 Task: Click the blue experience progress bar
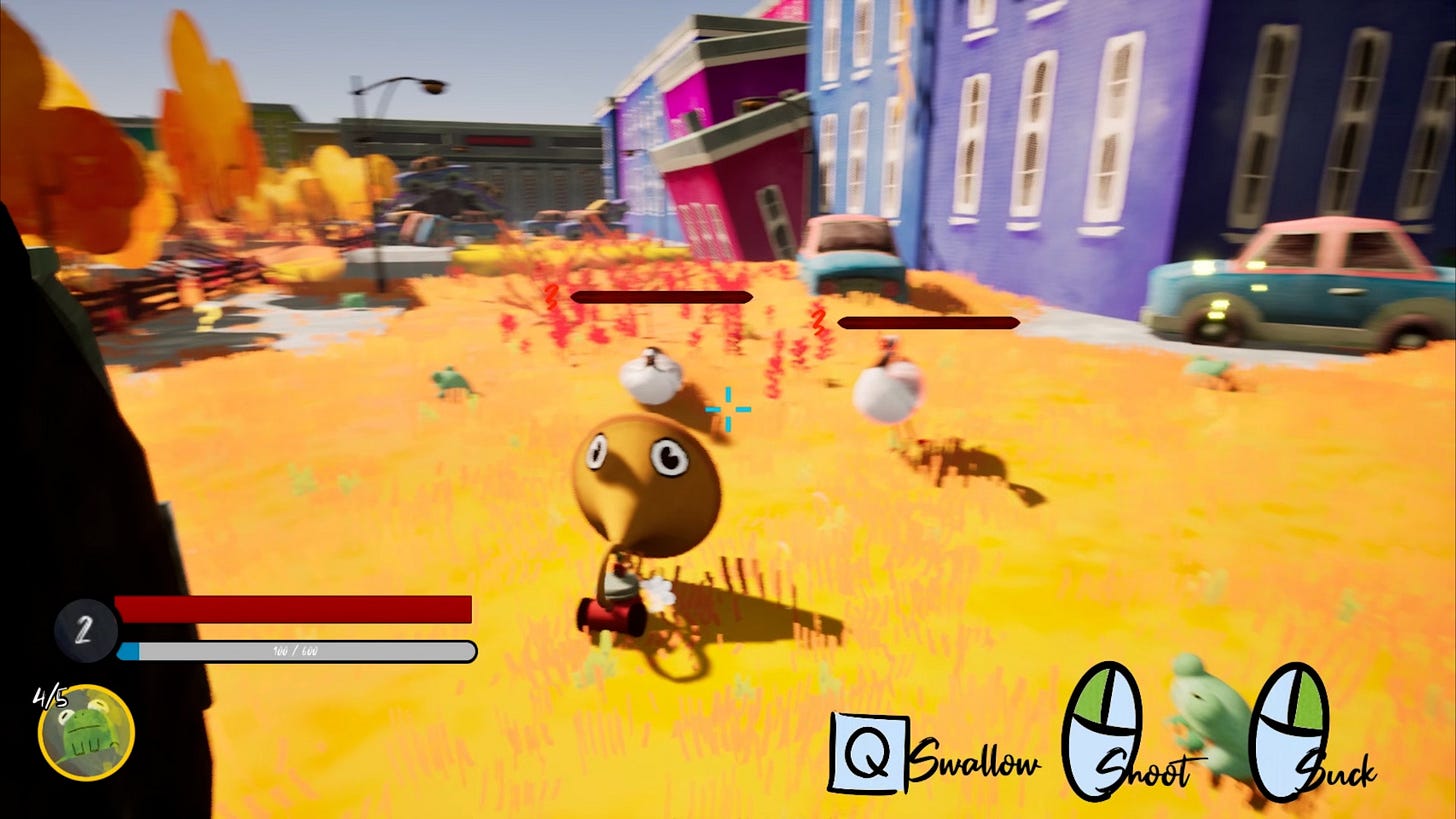coord(294,650)
